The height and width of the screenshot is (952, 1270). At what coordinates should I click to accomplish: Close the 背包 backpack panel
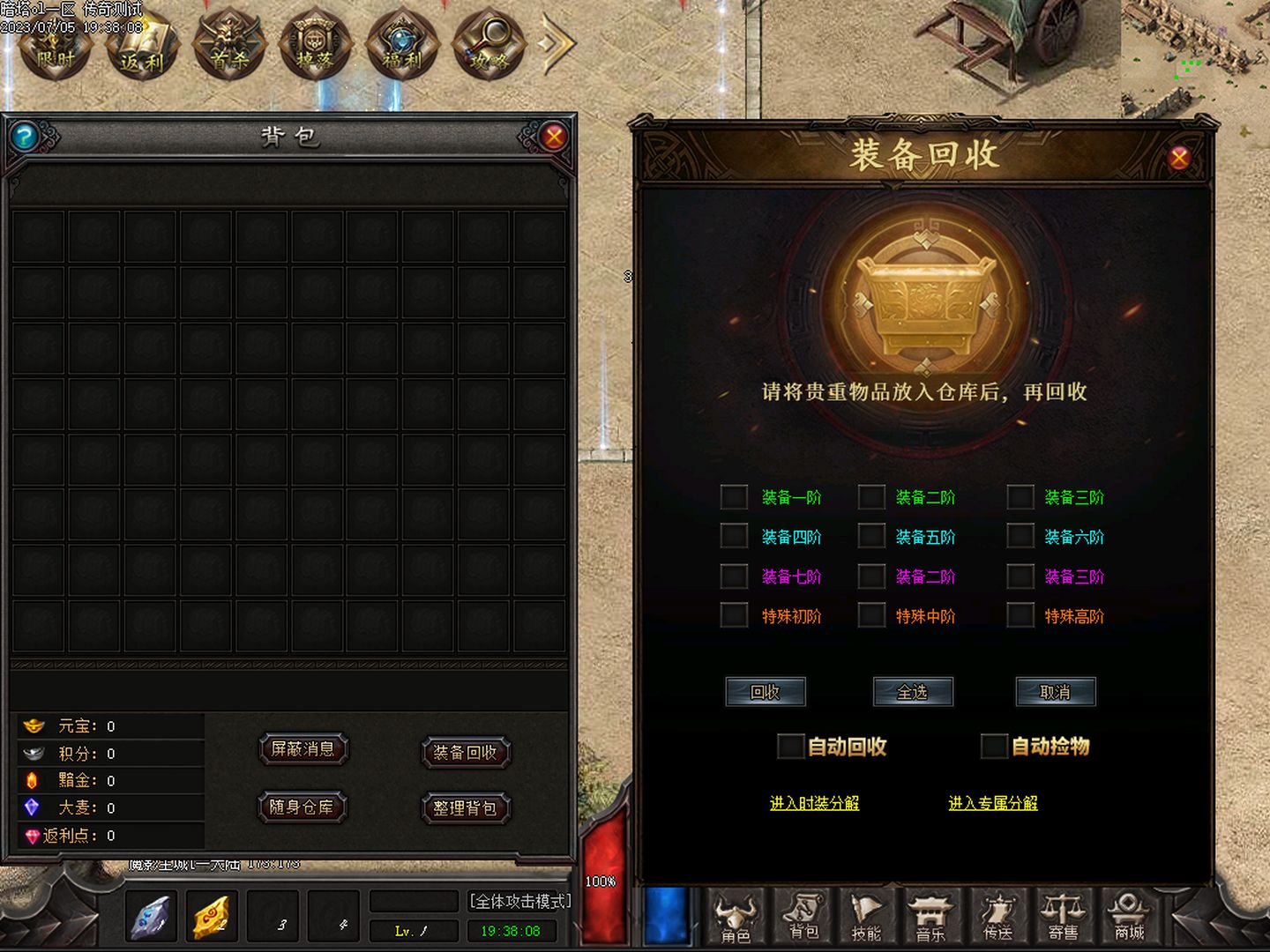pyautogui.click(x=554, y=137)
